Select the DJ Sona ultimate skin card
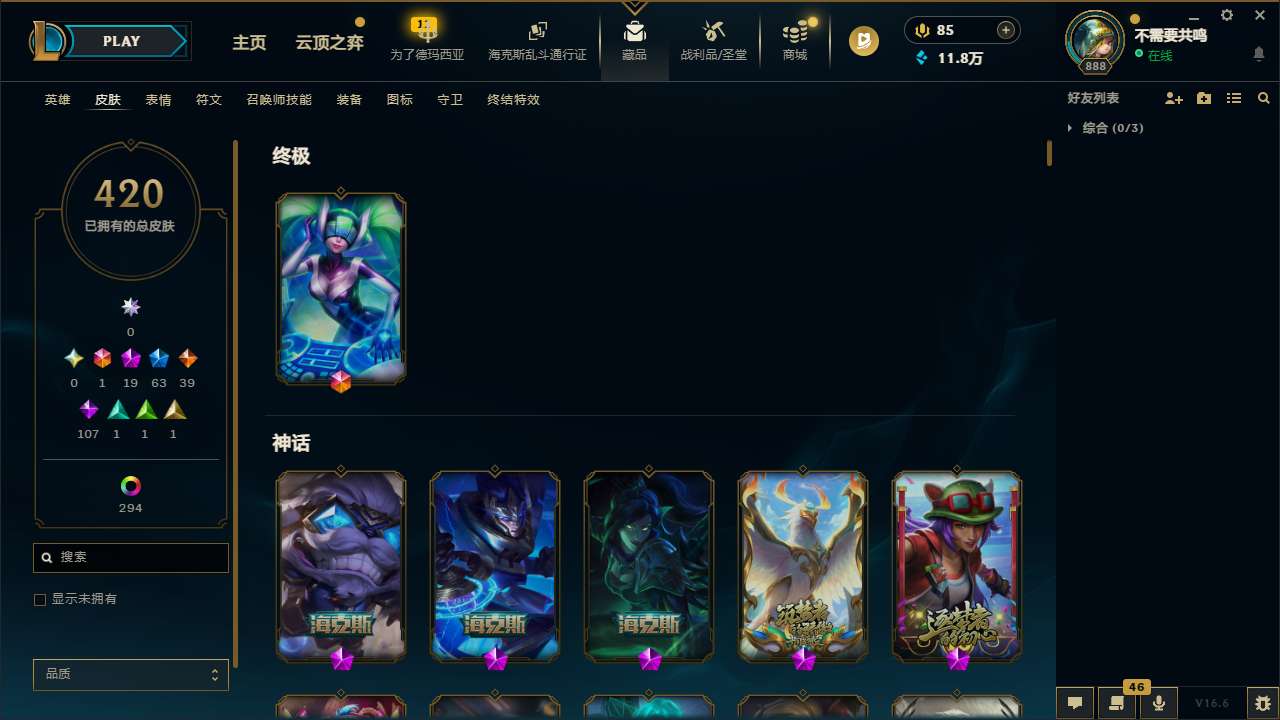The height and width of the screenshot is (720, 1280). (x=341, y=288)
